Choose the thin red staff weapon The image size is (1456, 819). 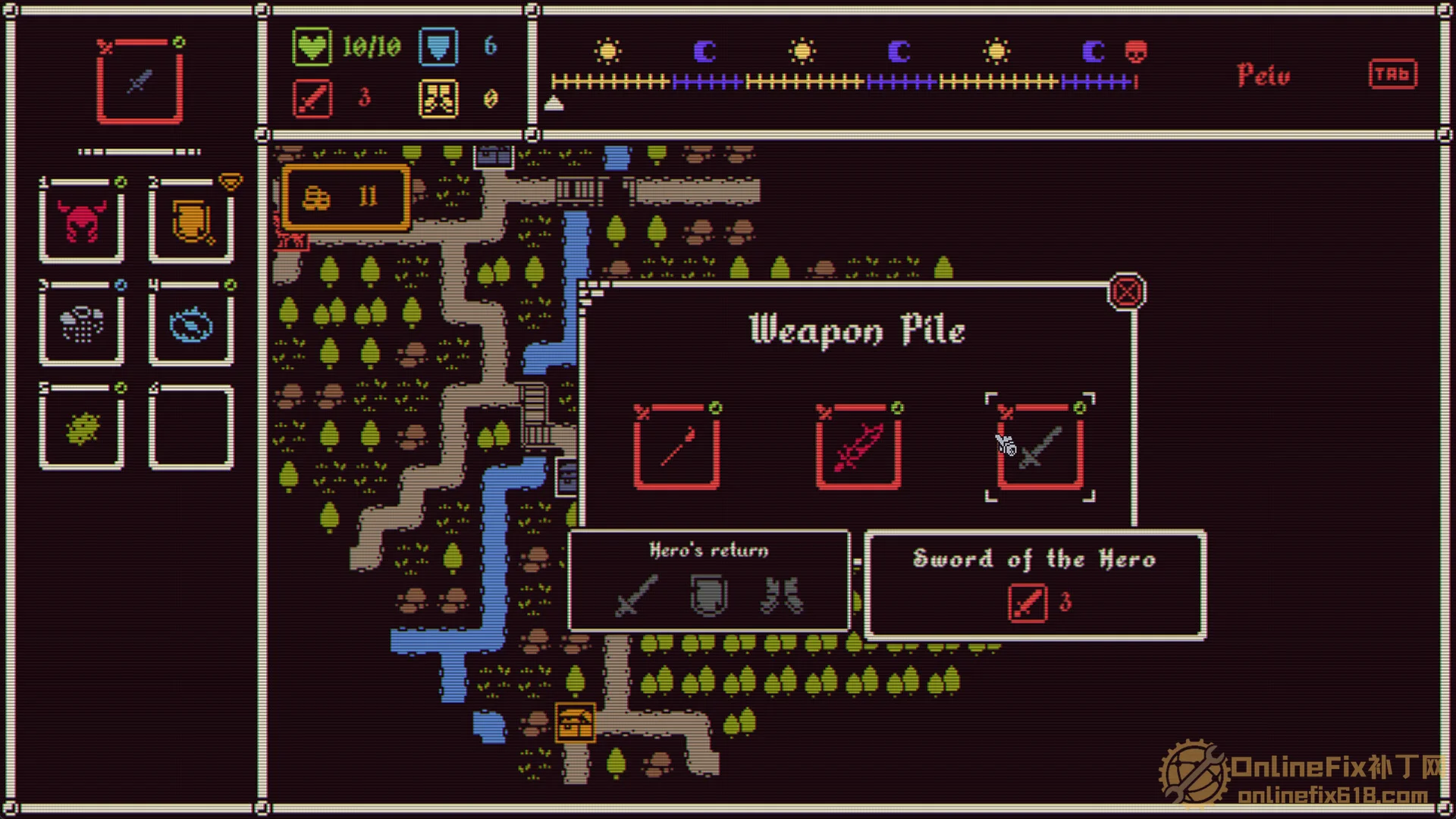tap(676, 447)
